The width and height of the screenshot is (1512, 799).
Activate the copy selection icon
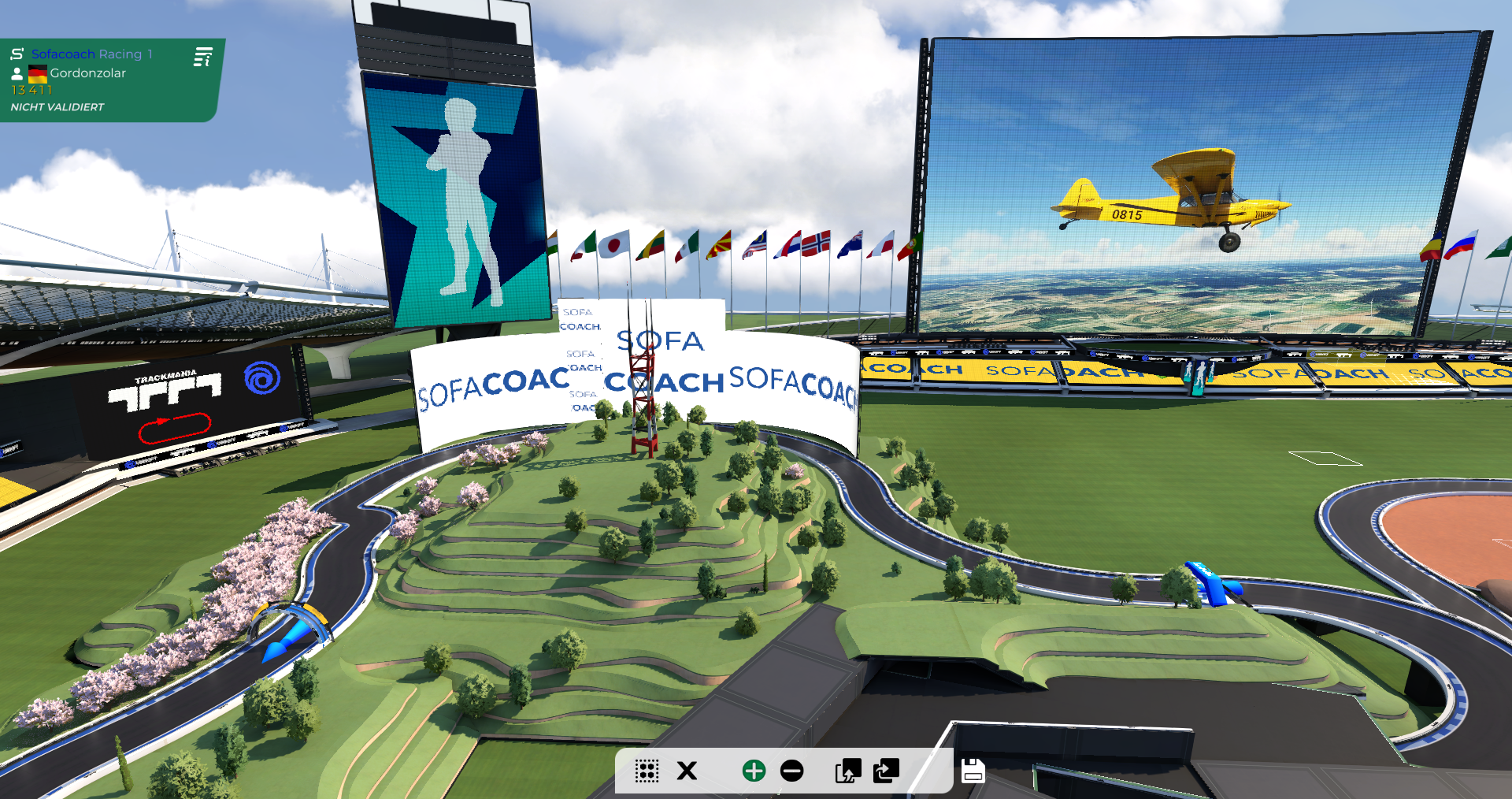[848, 771]
